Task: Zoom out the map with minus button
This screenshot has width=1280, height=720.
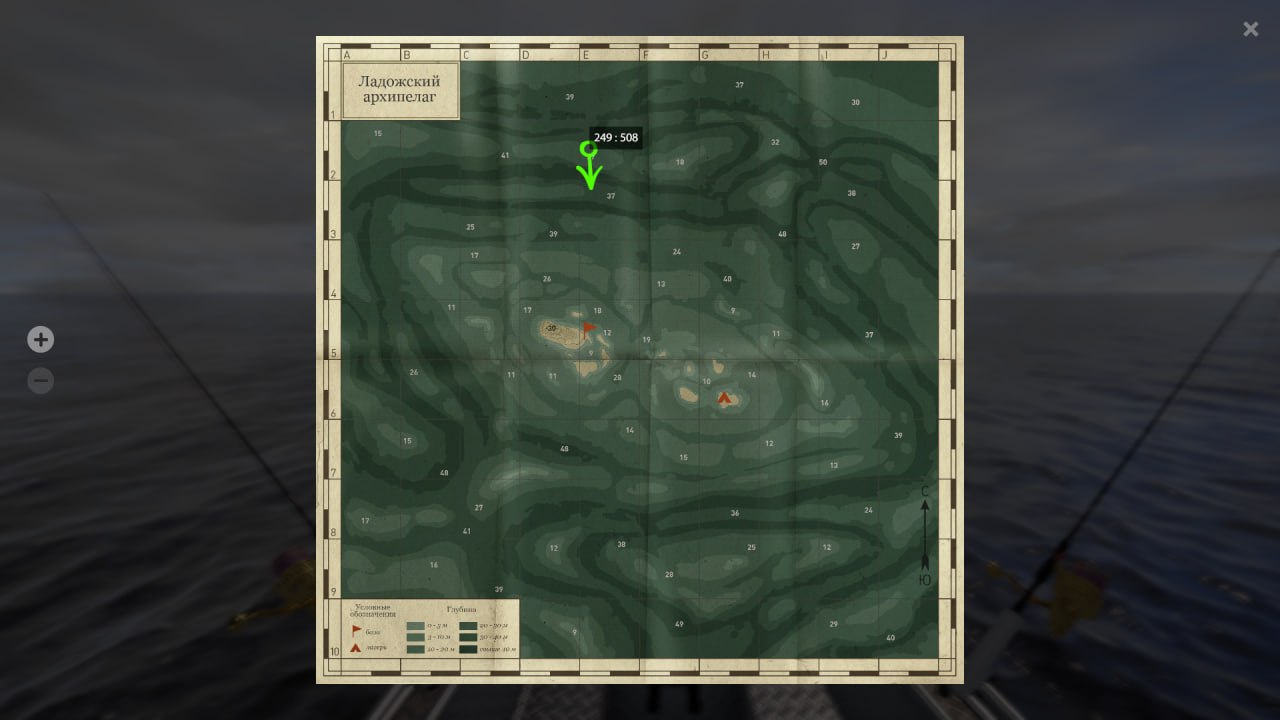Action: coord(40,381)
